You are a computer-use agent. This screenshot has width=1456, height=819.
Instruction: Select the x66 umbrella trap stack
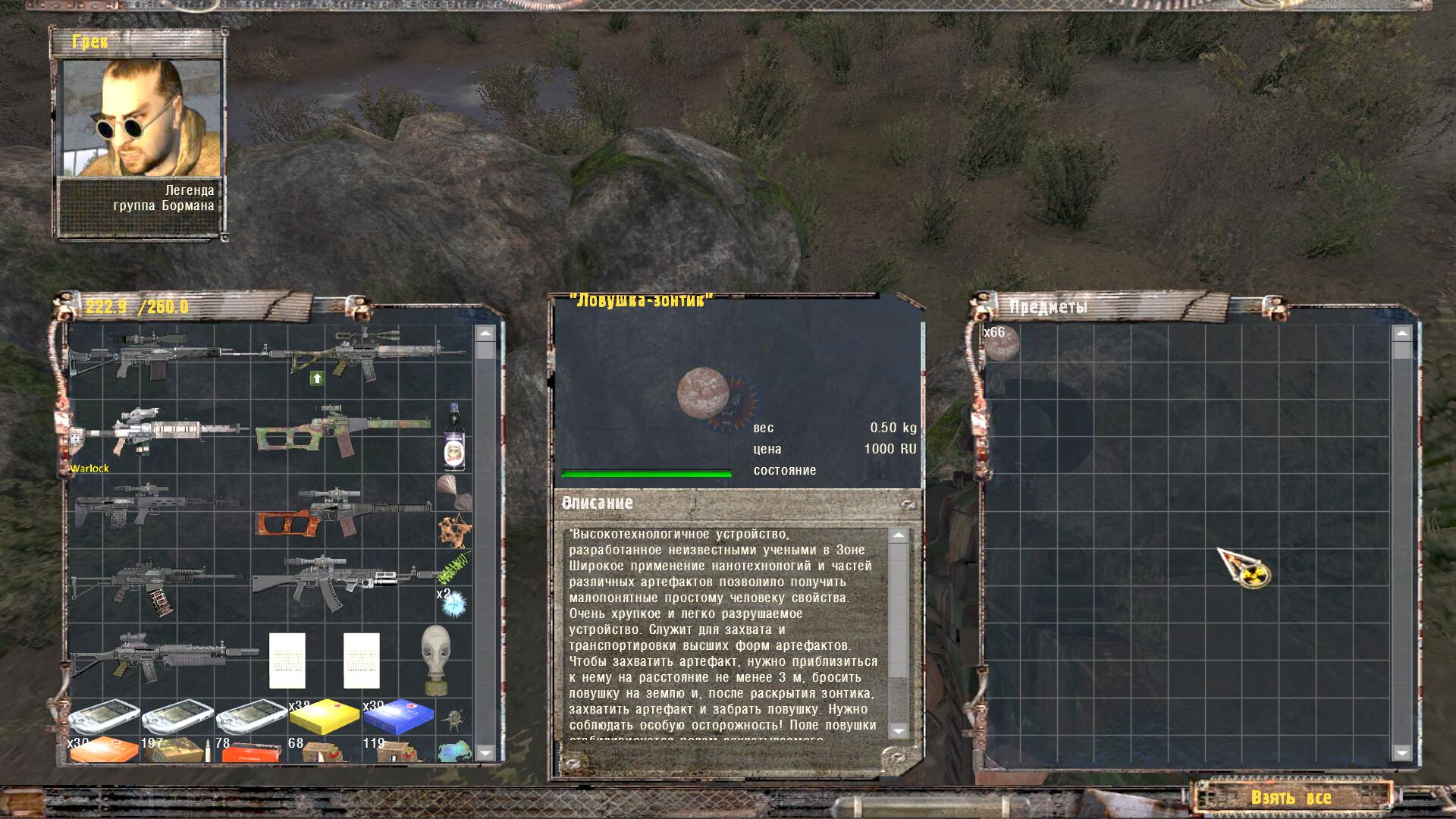pos(1002,344)
